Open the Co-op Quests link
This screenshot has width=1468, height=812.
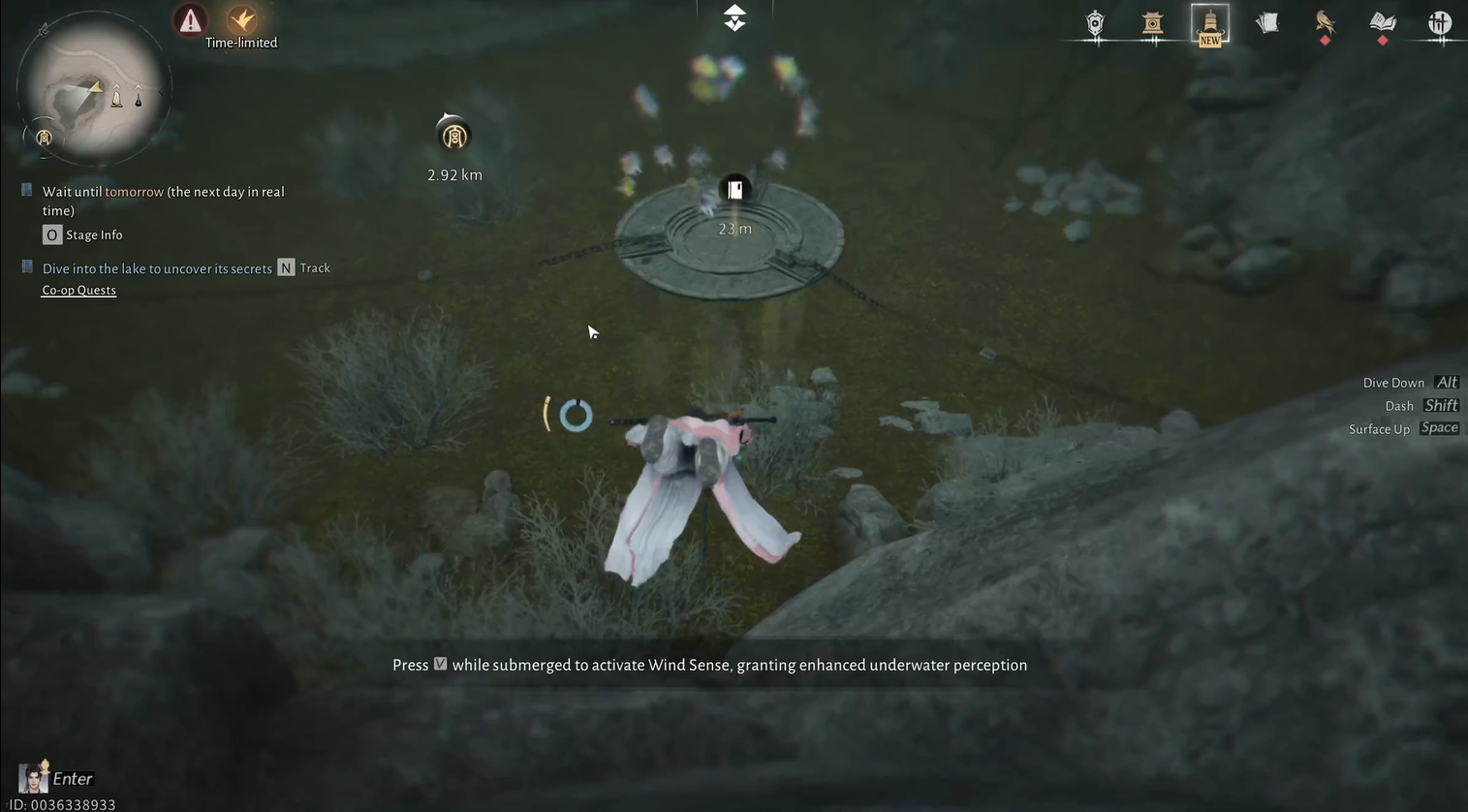[x=78, y=291]
